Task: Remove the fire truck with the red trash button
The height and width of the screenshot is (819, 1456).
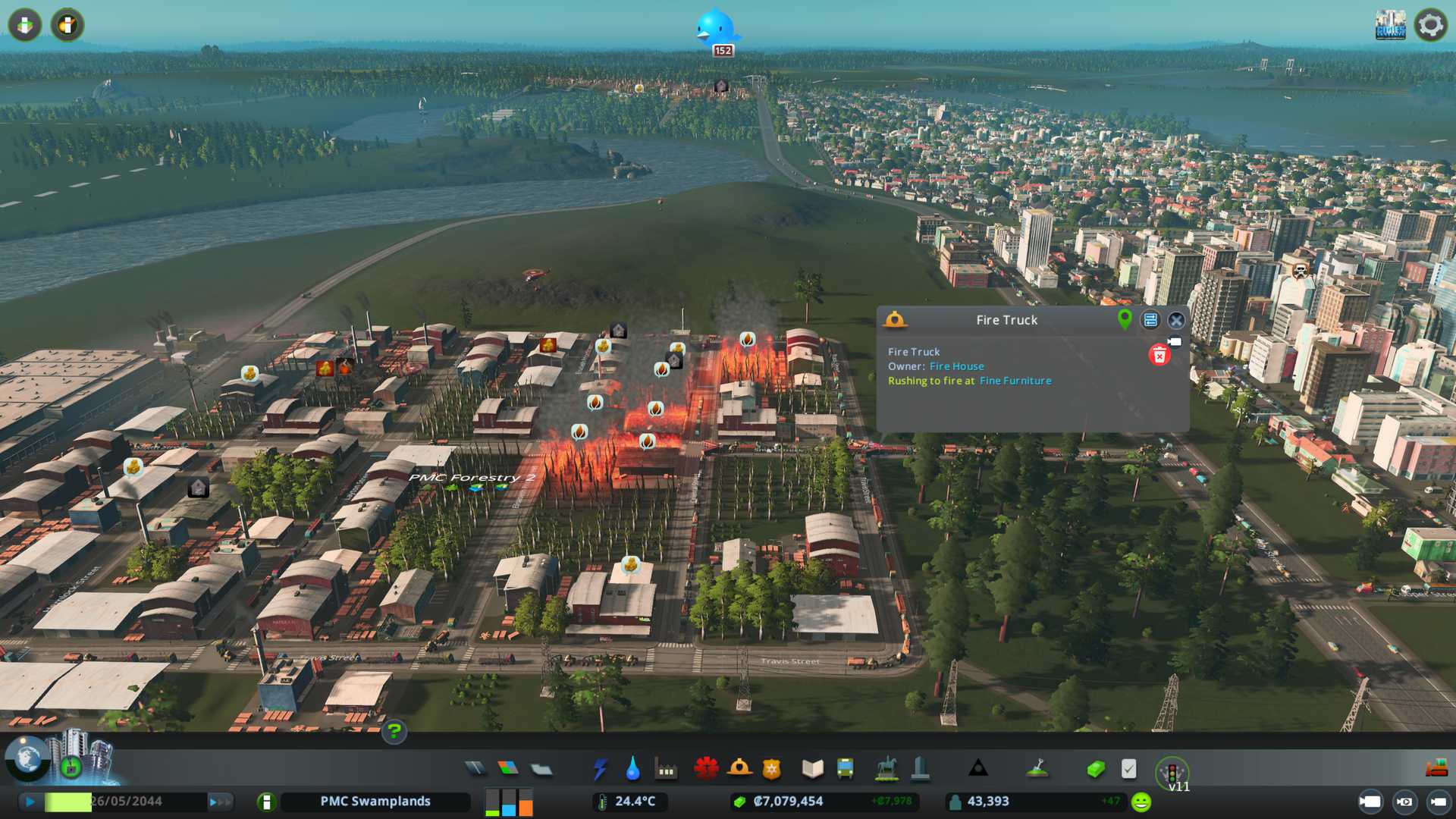Action: pos(1159,355)
